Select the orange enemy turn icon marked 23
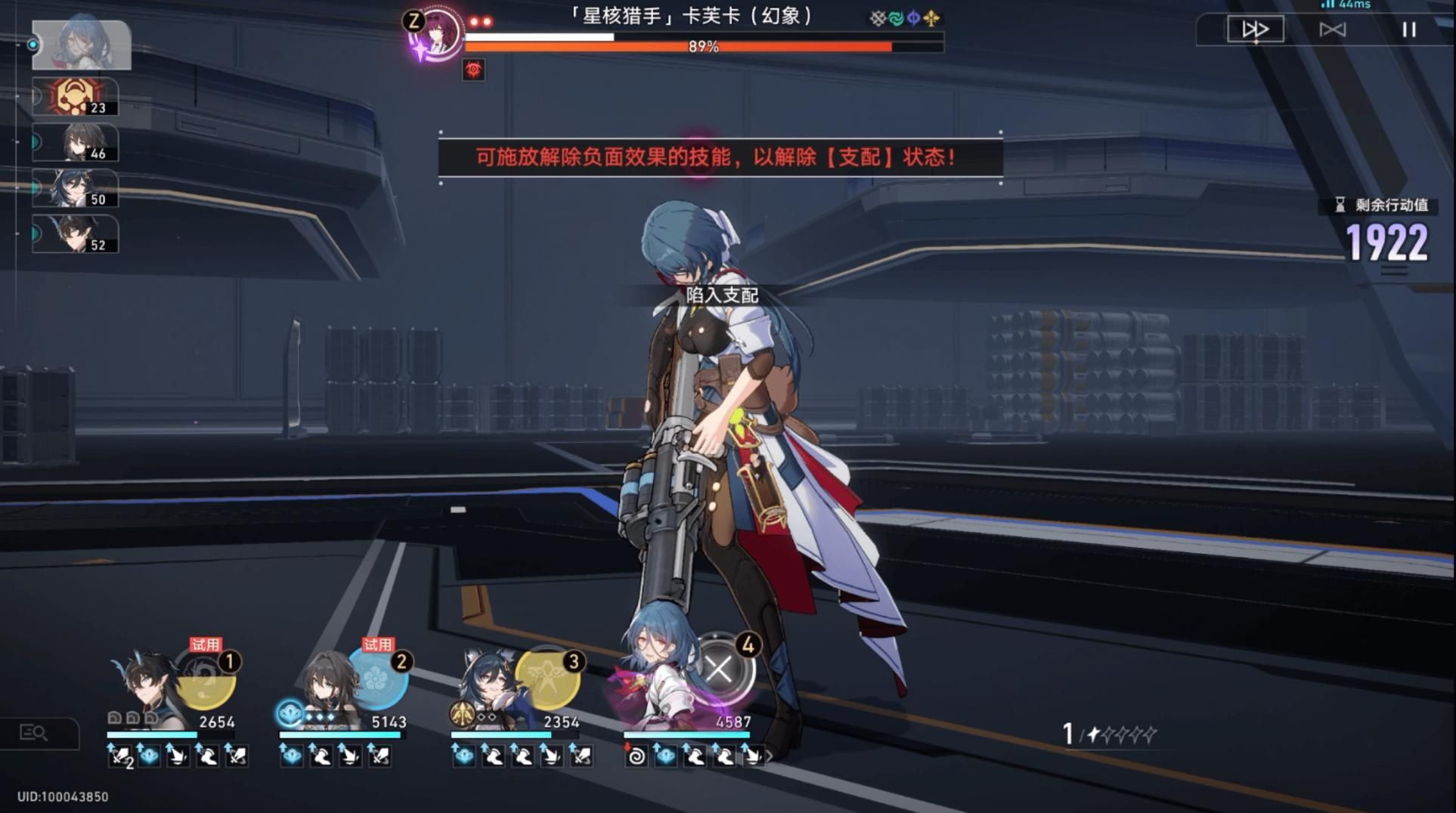Screen dimensions: 1456x813 point(76,97)
